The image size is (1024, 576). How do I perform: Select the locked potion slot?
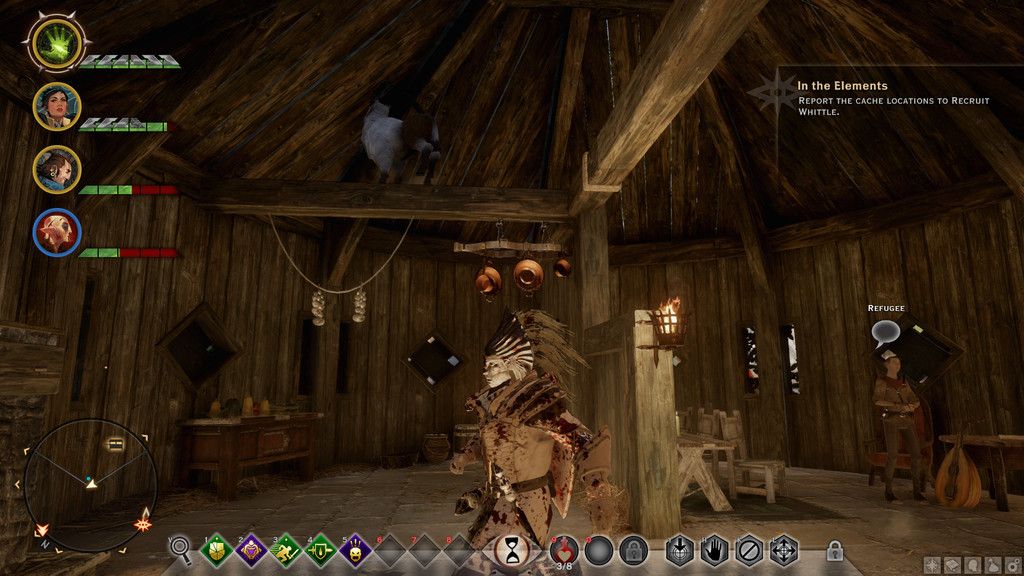click(632, 549)
